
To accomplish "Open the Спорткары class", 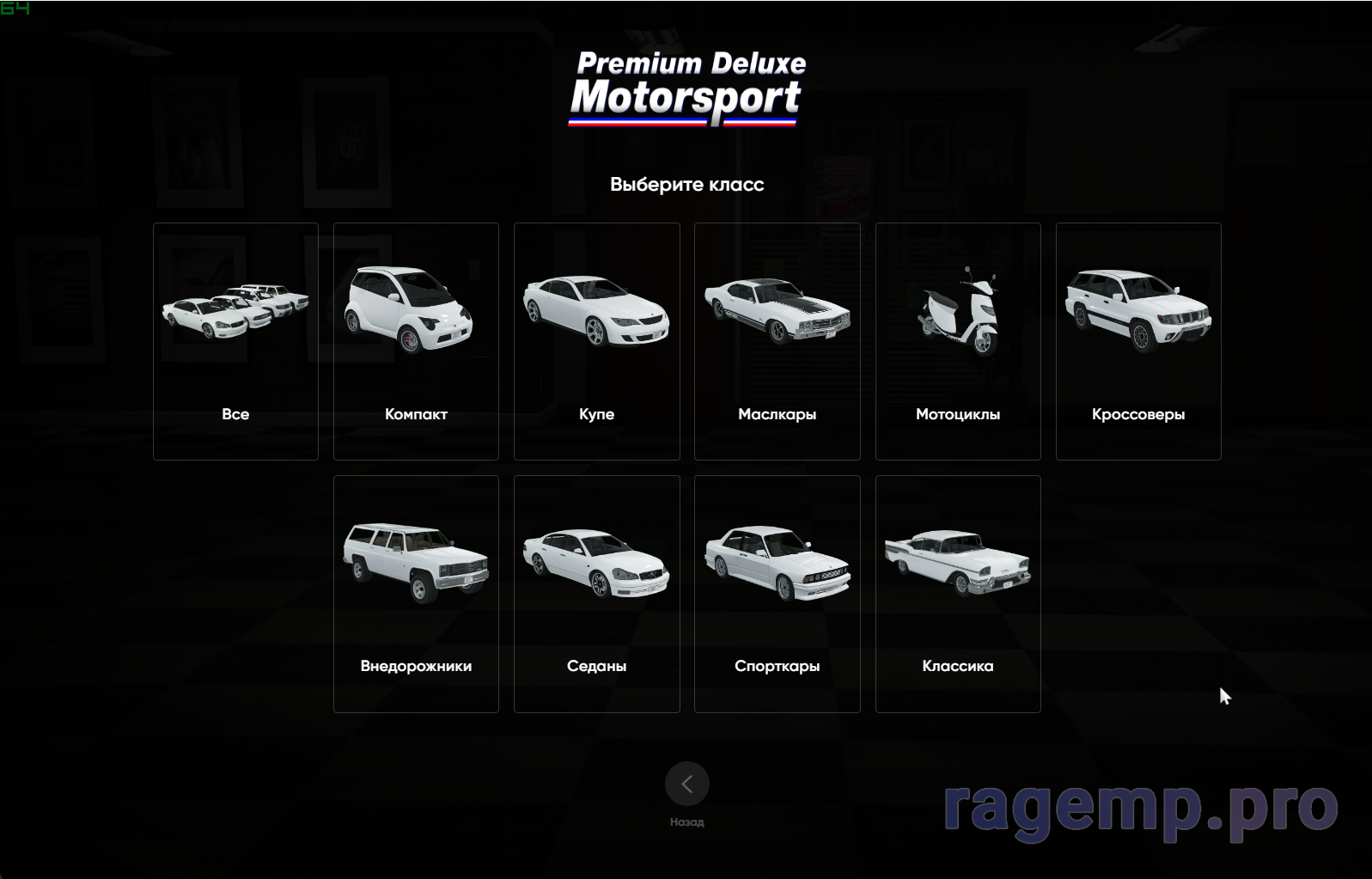I will [777, 594].
